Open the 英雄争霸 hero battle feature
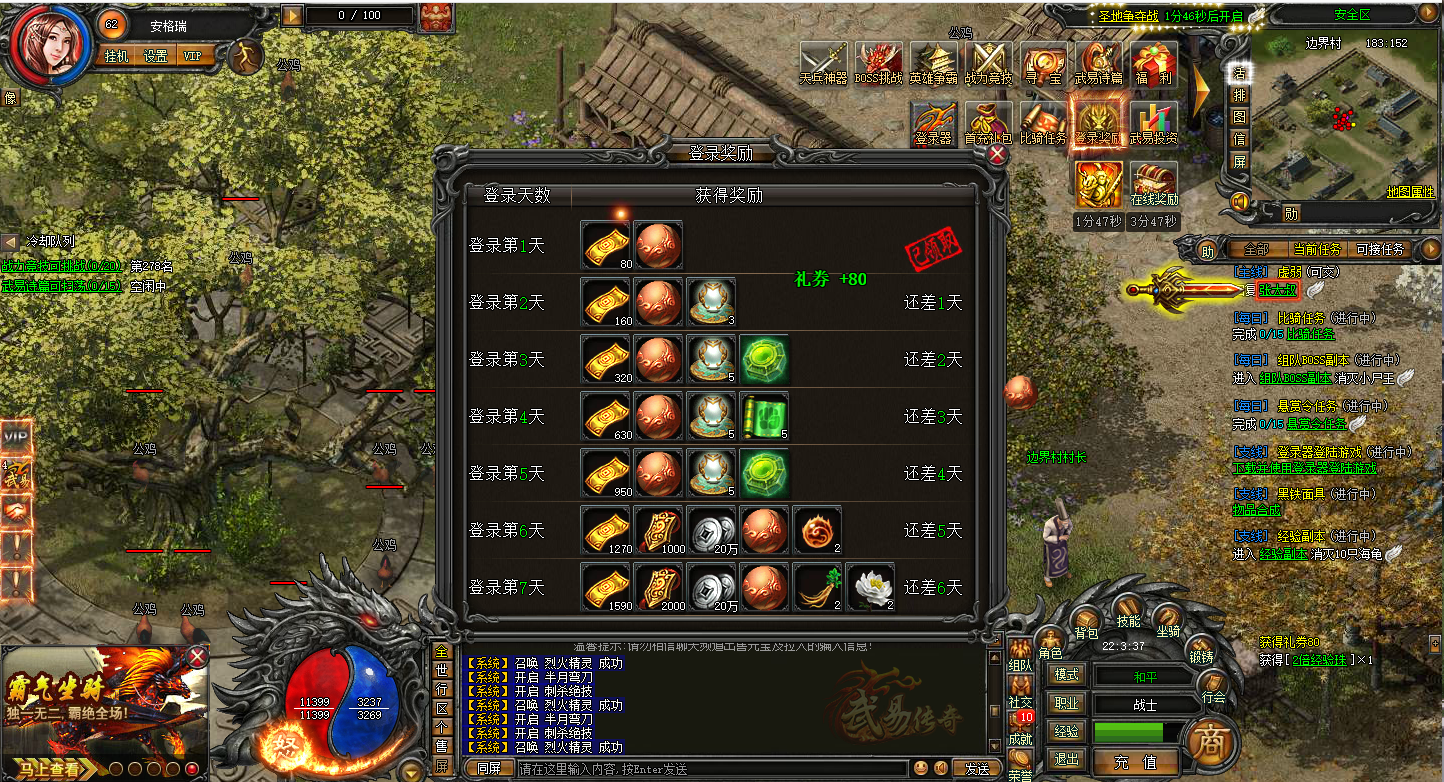Viewport: 1444px width, 782px height. 932,62
